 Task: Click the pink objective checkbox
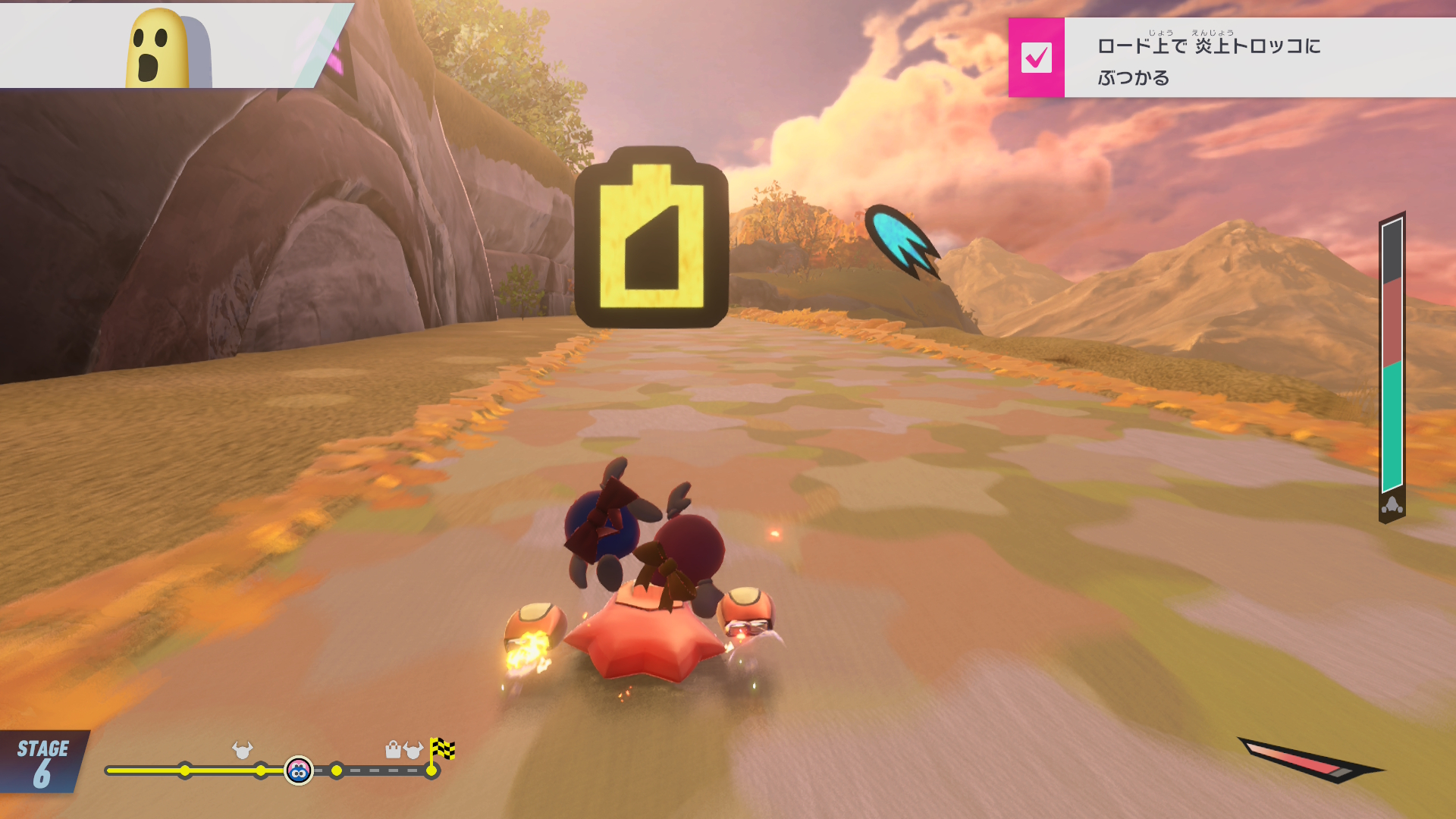[x=1036, y=58]
